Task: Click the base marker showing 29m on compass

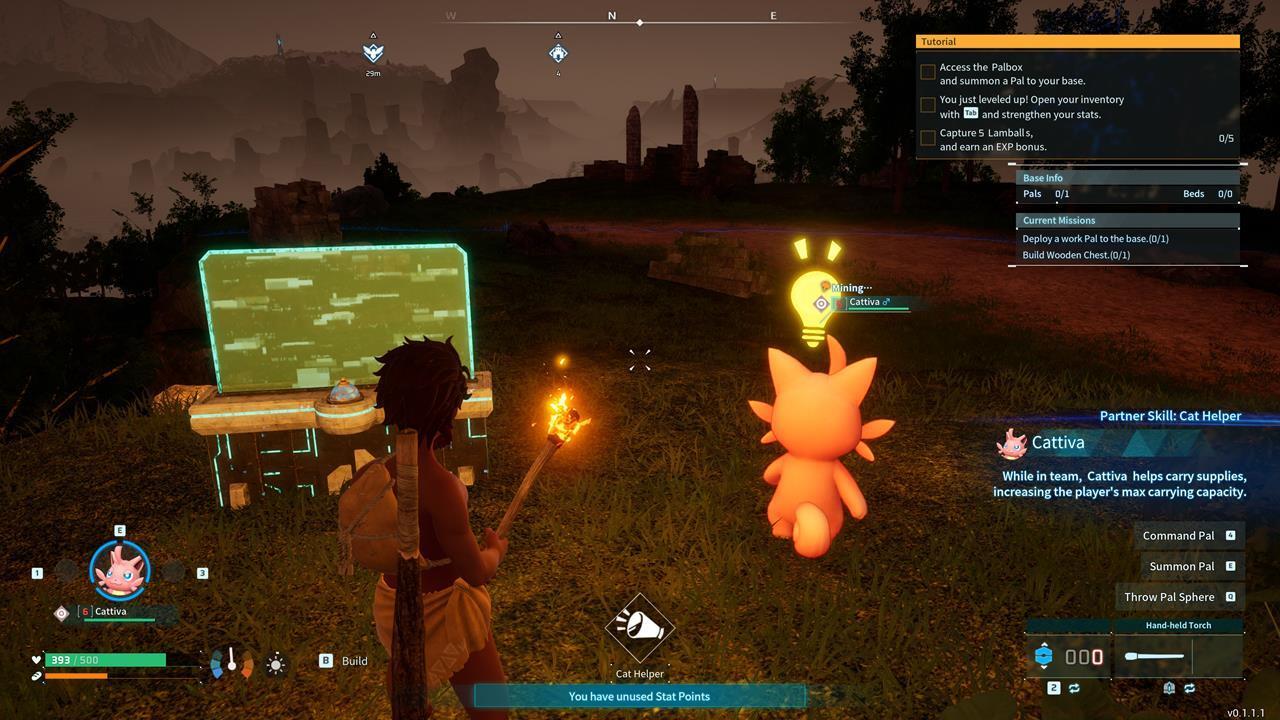Action: click(373, 52)
